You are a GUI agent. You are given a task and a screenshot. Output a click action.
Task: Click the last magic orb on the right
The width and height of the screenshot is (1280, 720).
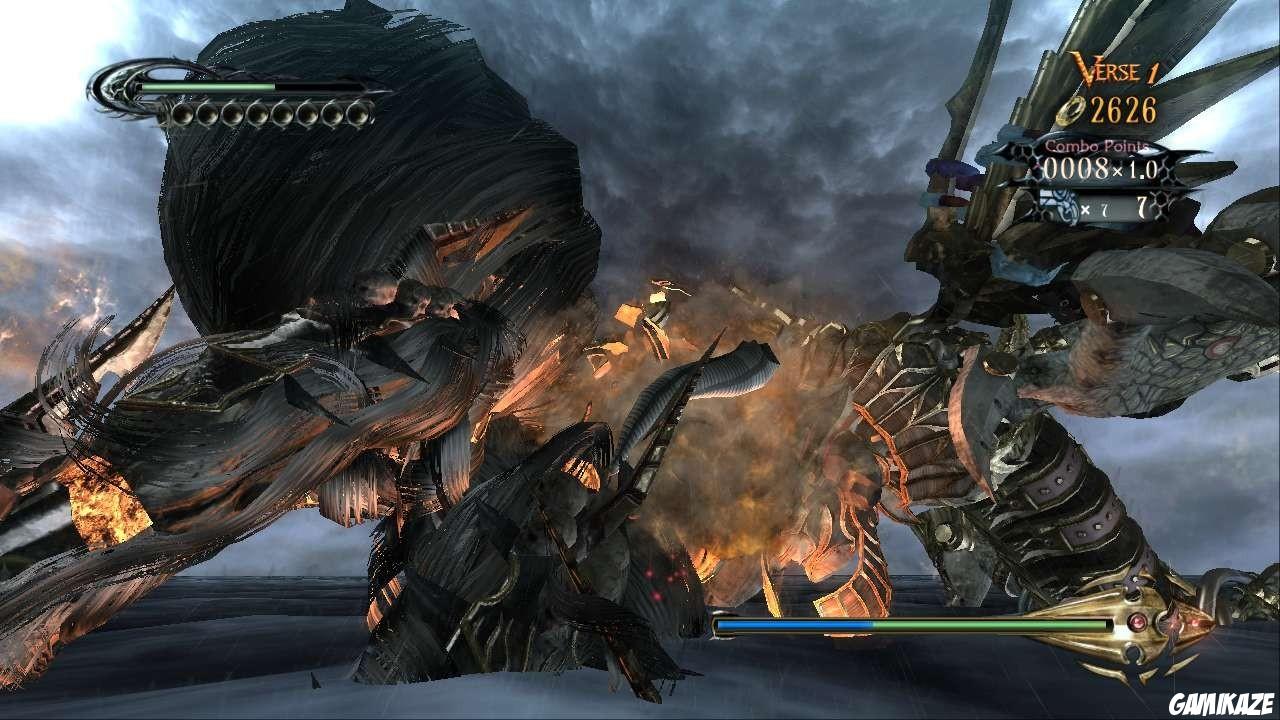coord(358,115)
